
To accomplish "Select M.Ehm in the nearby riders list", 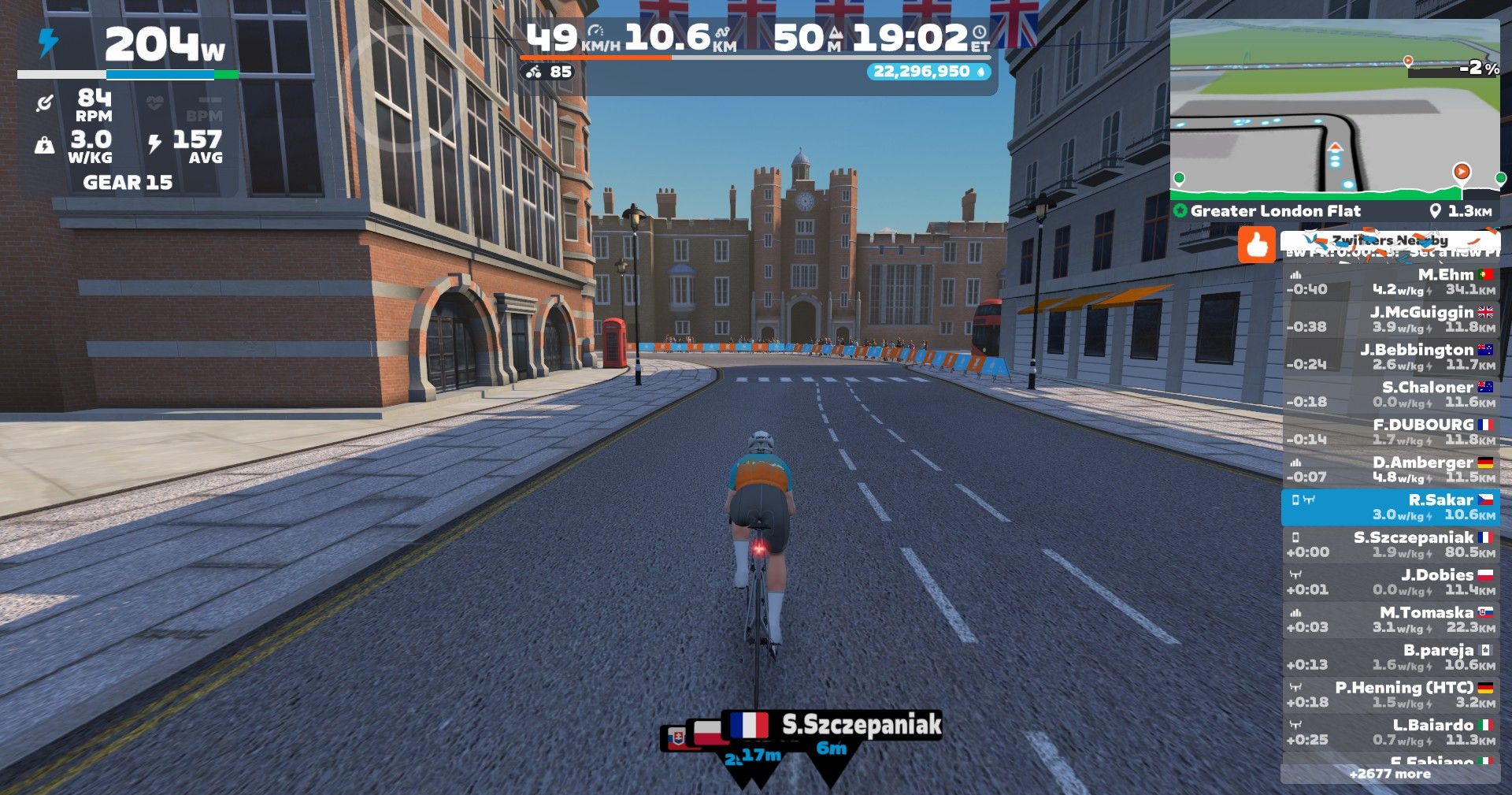I will (1390, 282).
